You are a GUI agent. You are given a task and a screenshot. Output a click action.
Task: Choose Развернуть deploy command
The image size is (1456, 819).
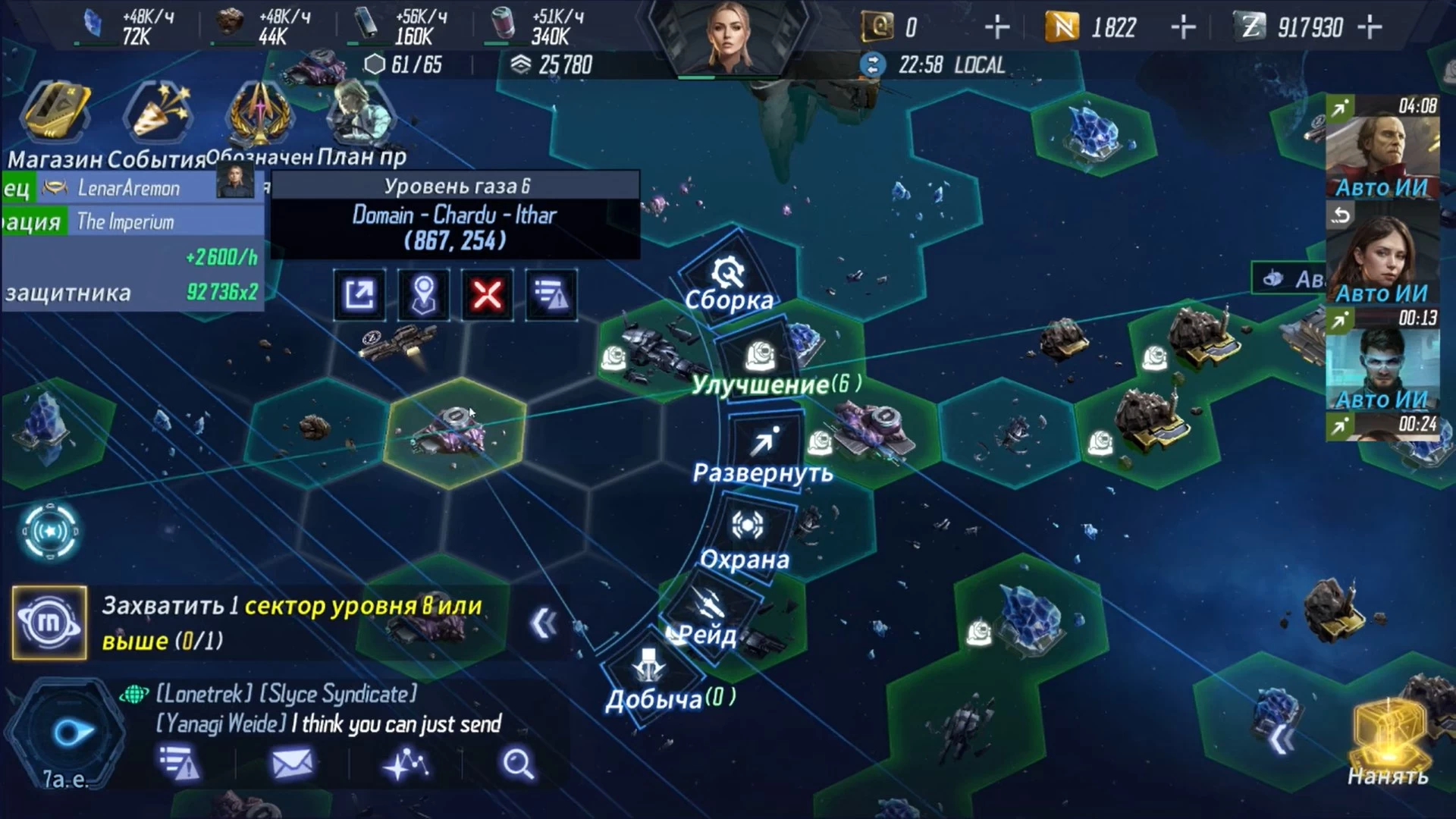764,452
